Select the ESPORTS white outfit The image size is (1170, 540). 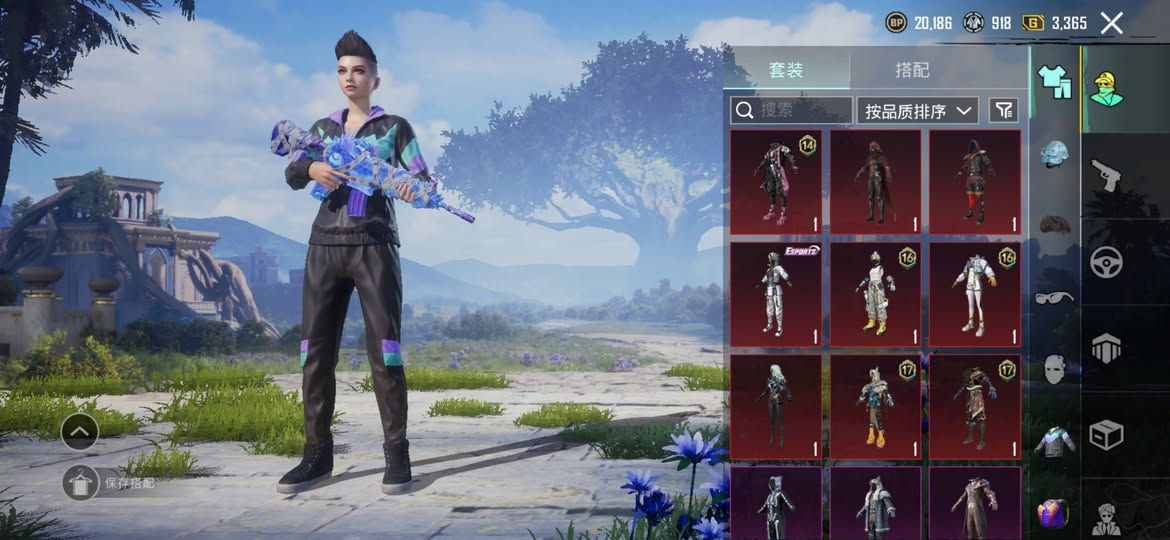click(x=776, y=294)
